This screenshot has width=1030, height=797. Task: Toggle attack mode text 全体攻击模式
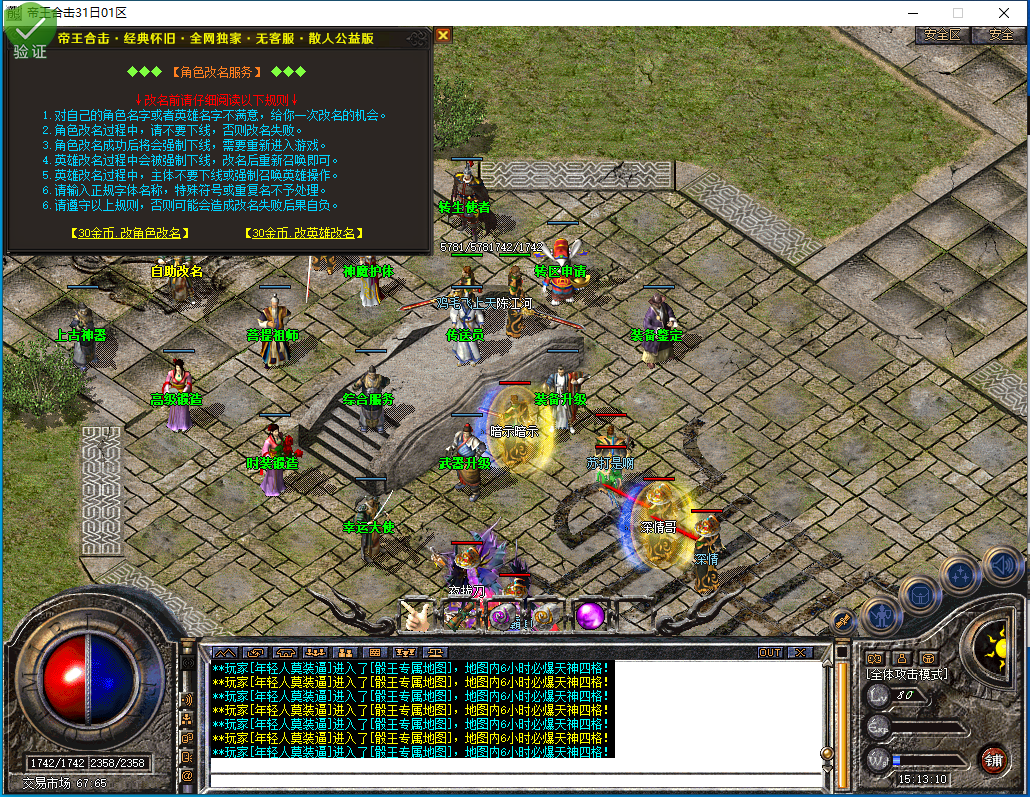click(x=906, y=674)
